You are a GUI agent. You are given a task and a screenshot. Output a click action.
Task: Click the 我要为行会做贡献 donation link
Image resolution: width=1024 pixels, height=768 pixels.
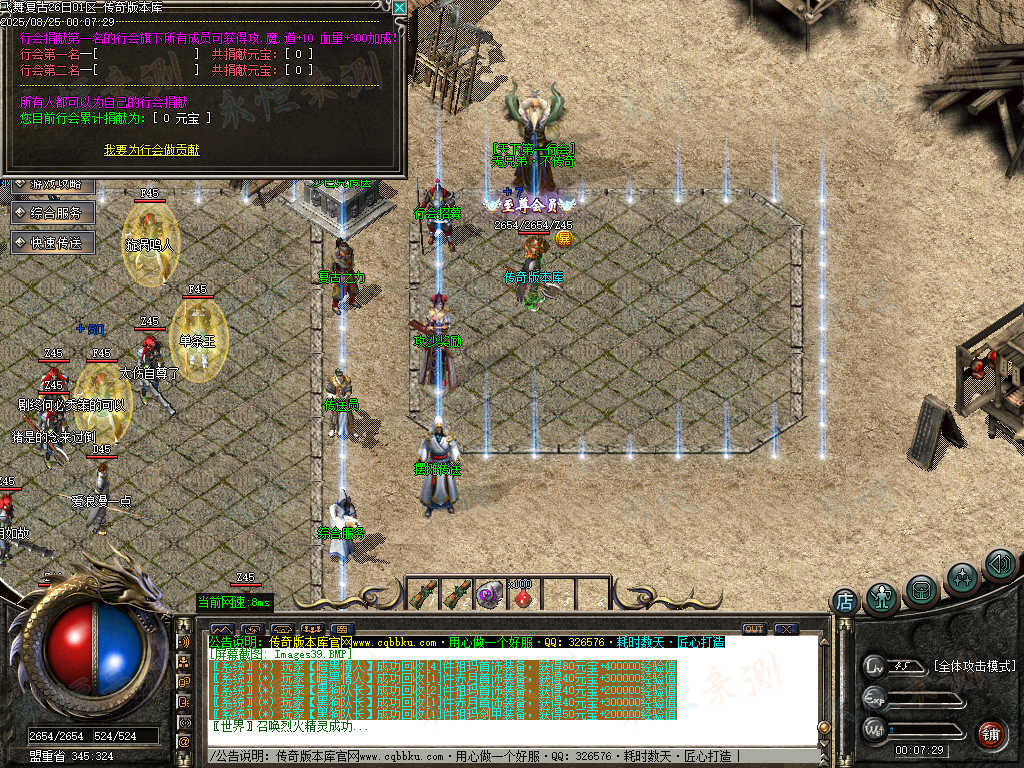tap(151, 150)
